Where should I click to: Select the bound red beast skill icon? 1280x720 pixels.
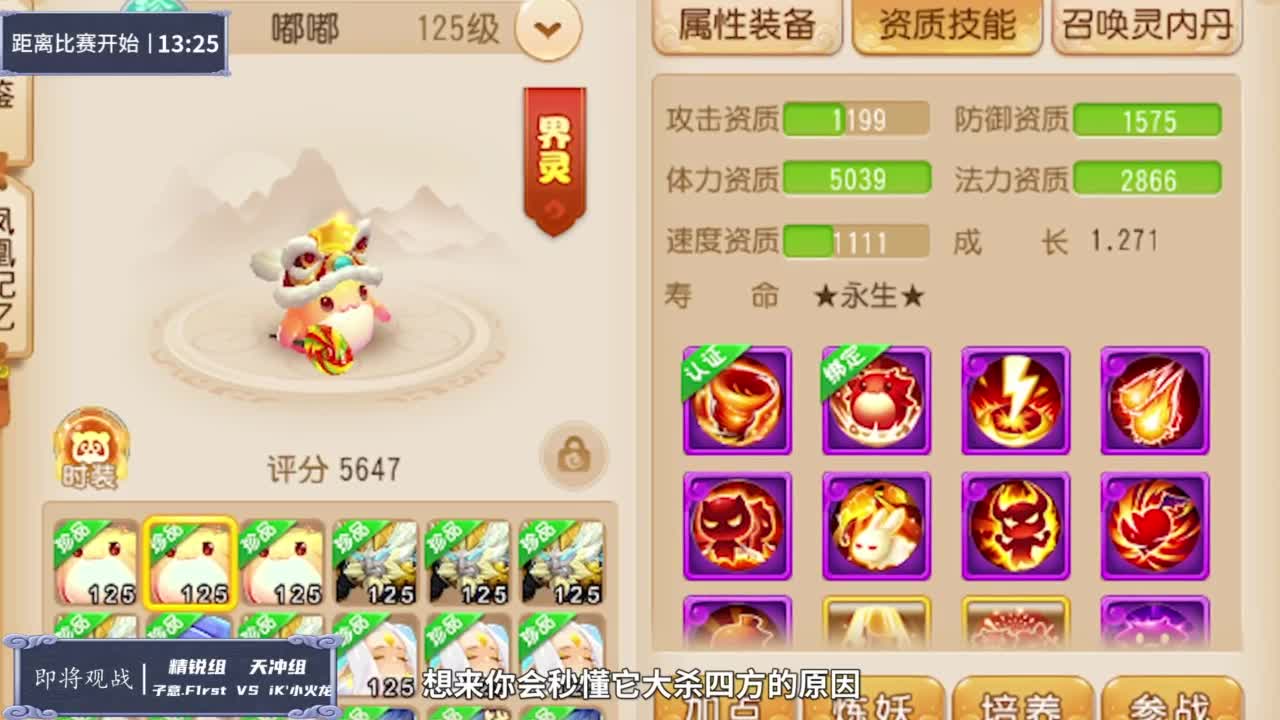click(876, 399)
